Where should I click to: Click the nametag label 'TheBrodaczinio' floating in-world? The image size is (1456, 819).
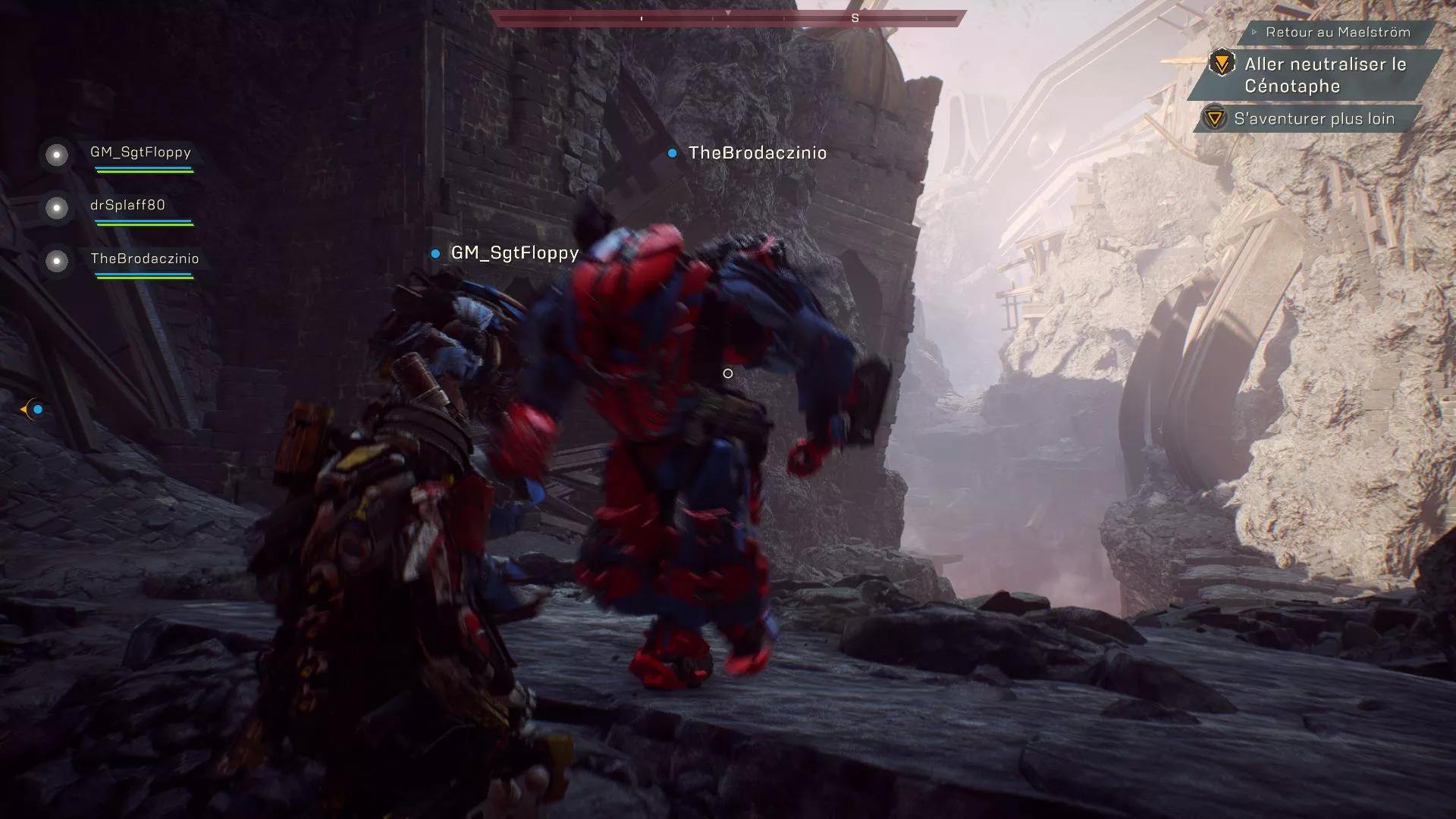756,152
